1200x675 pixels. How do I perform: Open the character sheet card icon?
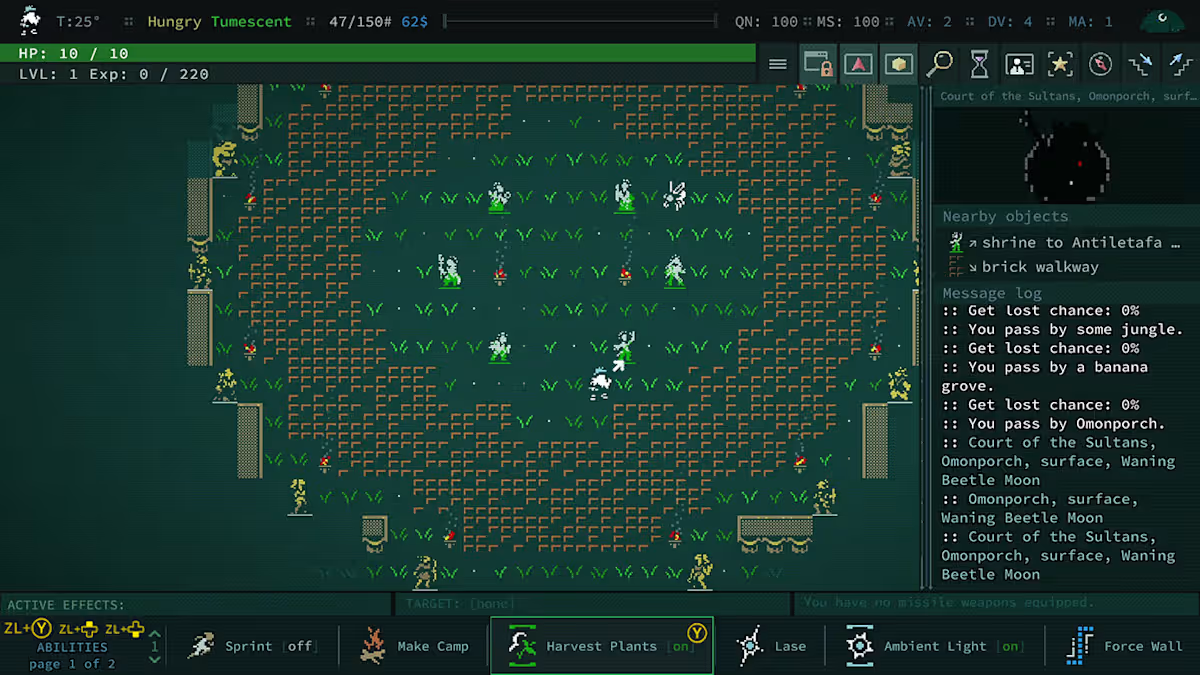pyautogui.click(x=1019, y=65)
